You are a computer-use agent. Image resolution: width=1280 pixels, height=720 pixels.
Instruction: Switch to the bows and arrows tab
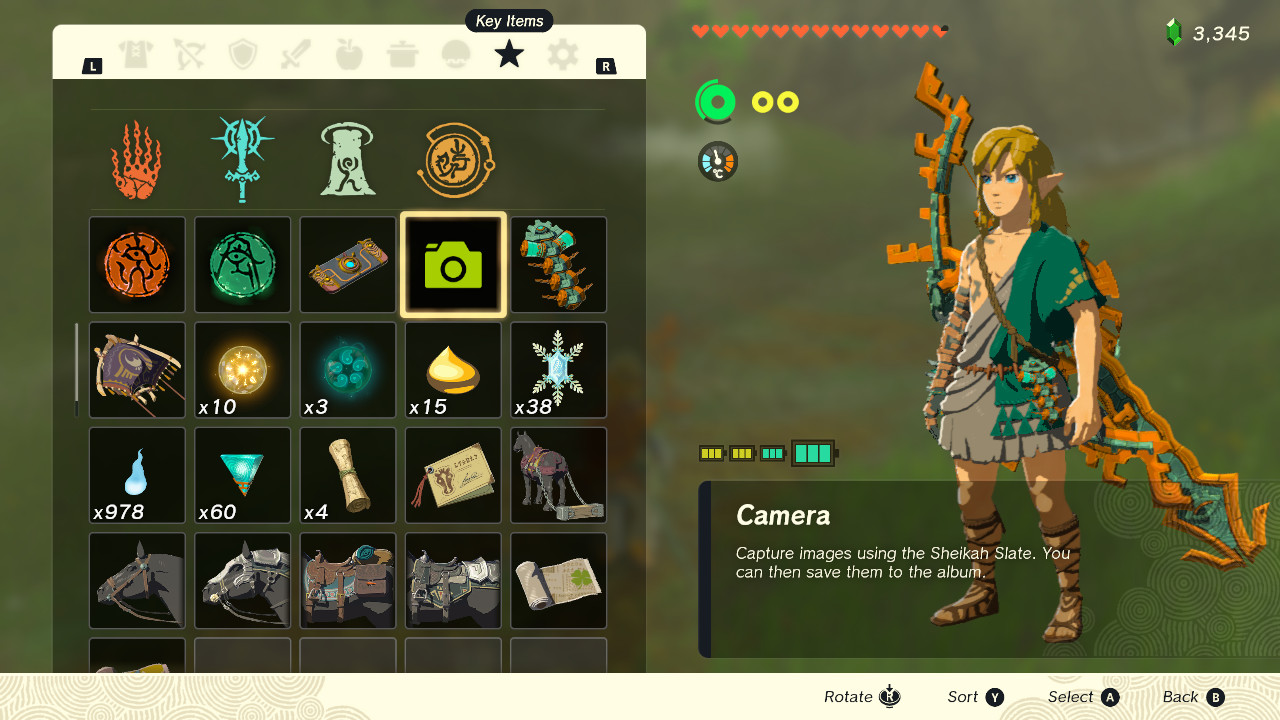tap(190, 54)
